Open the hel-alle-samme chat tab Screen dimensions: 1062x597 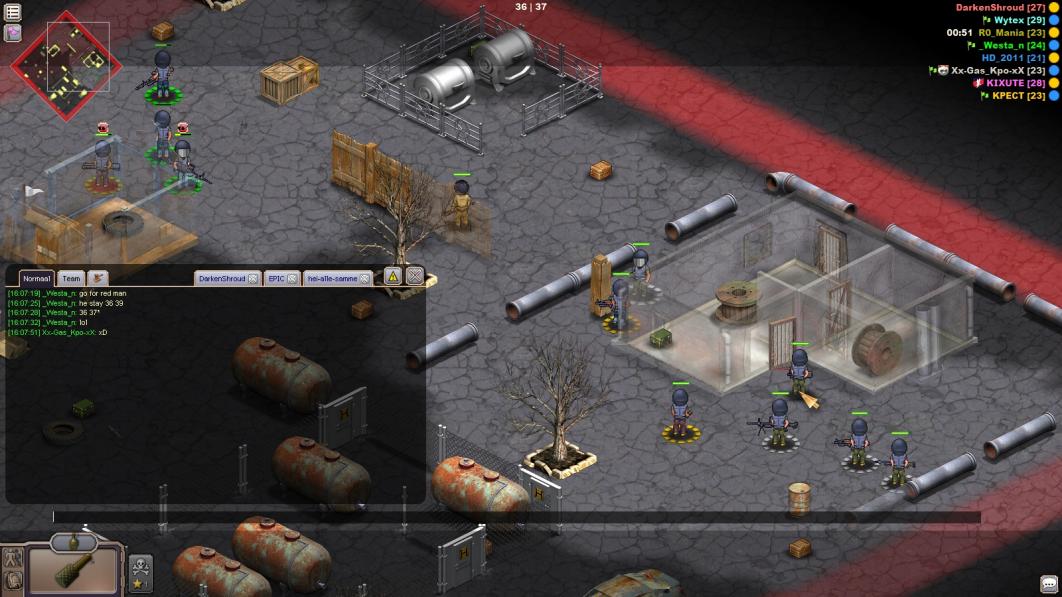click(331, 278)
